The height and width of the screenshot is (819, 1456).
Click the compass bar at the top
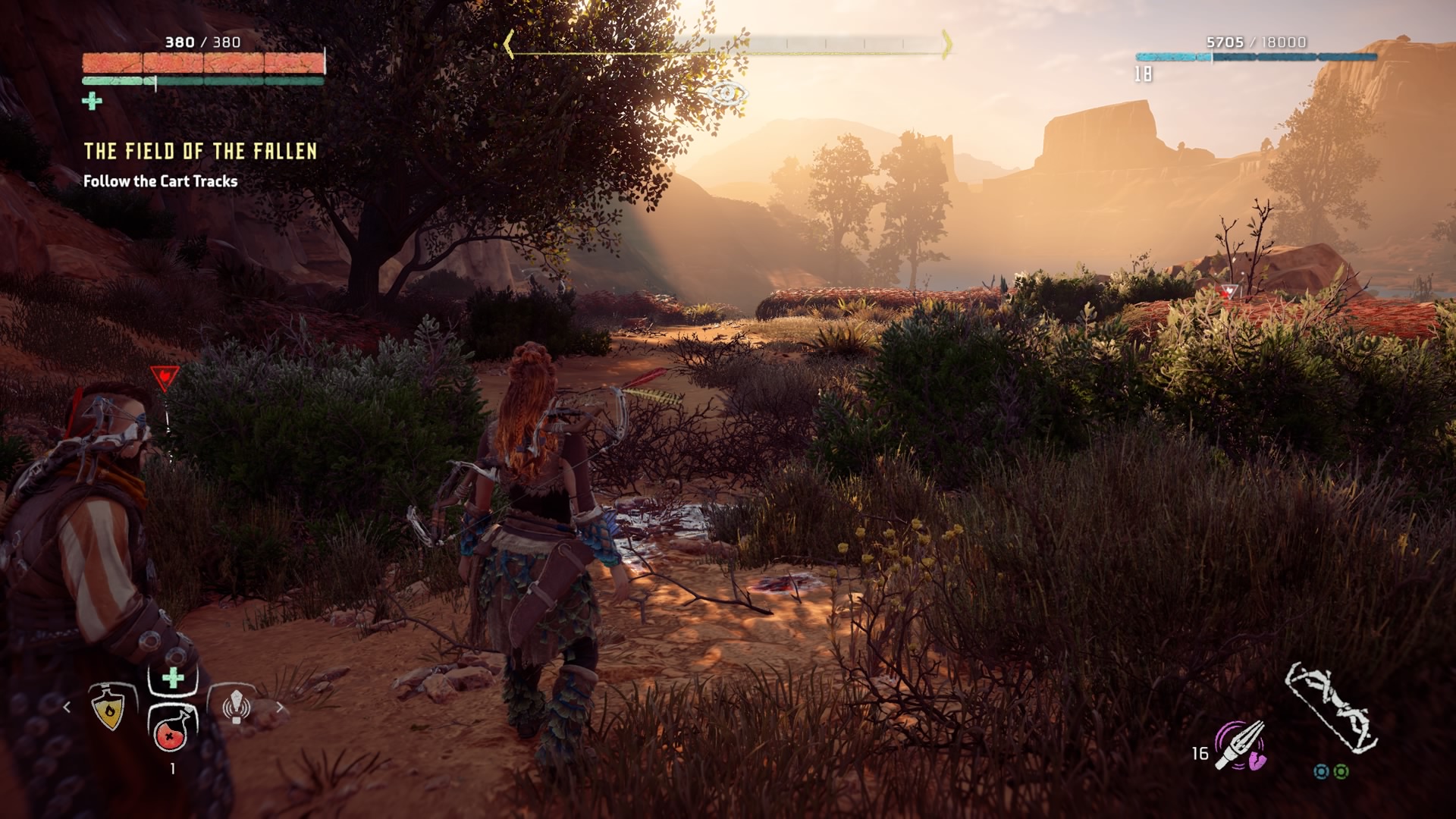[728, 44]
